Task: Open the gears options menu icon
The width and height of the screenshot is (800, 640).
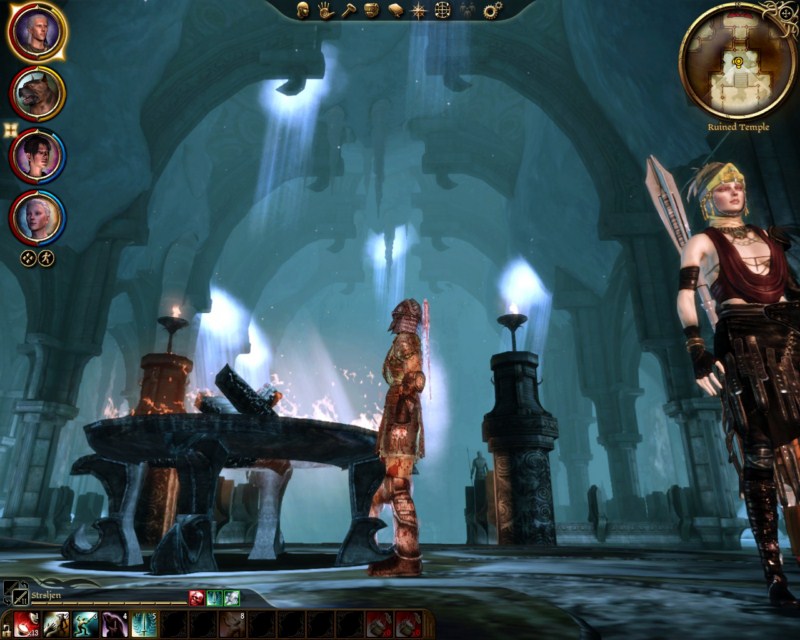Action: click(492, 10)
